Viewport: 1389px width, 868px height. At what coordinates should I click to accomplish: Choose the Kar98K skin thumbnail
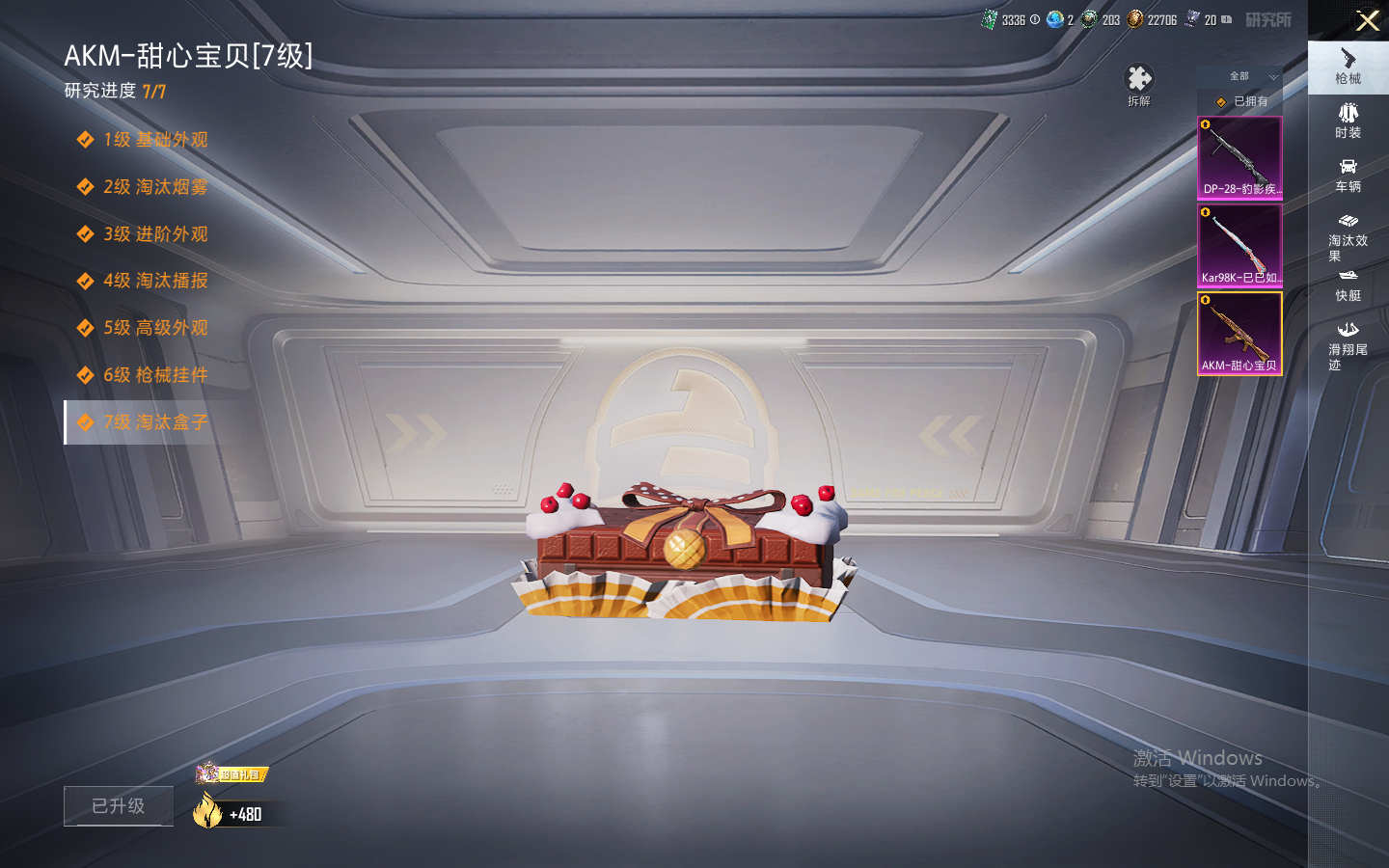tap(1239, 246)
